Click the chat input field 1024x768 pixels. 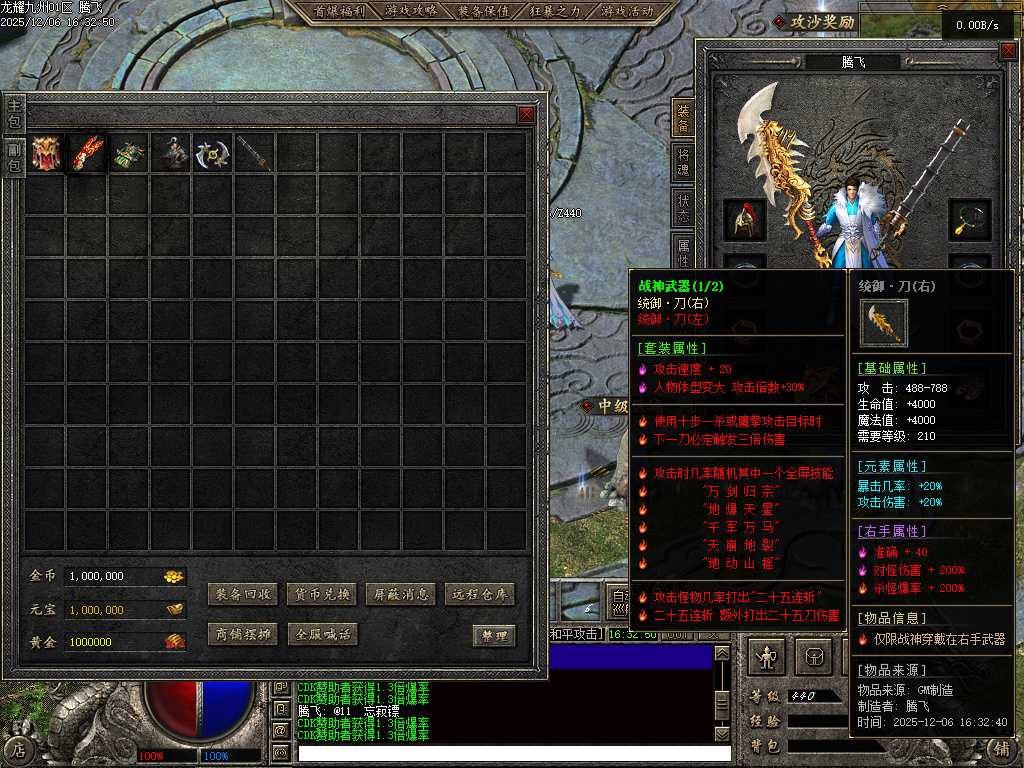tap(510, 753)
